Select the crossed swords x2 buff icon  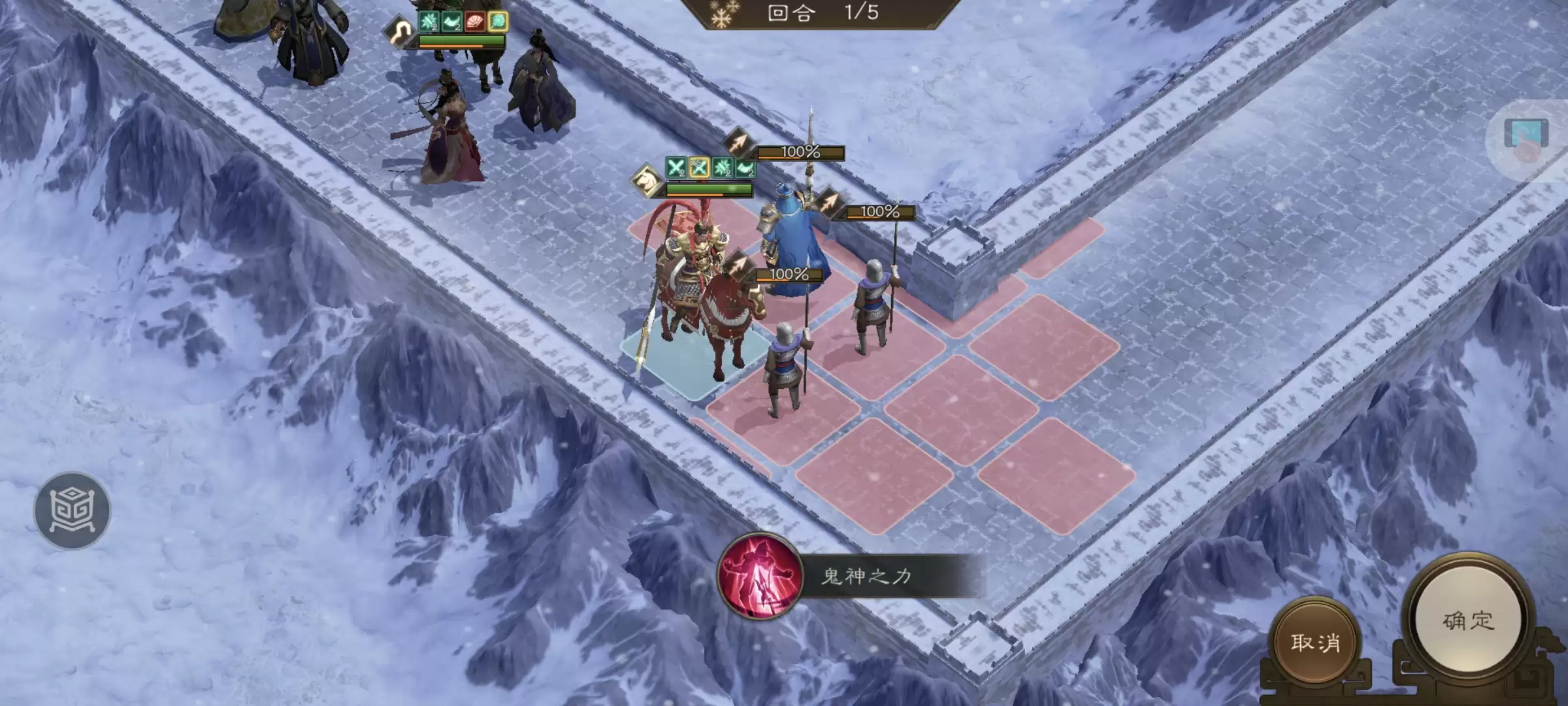pos(676,167)
